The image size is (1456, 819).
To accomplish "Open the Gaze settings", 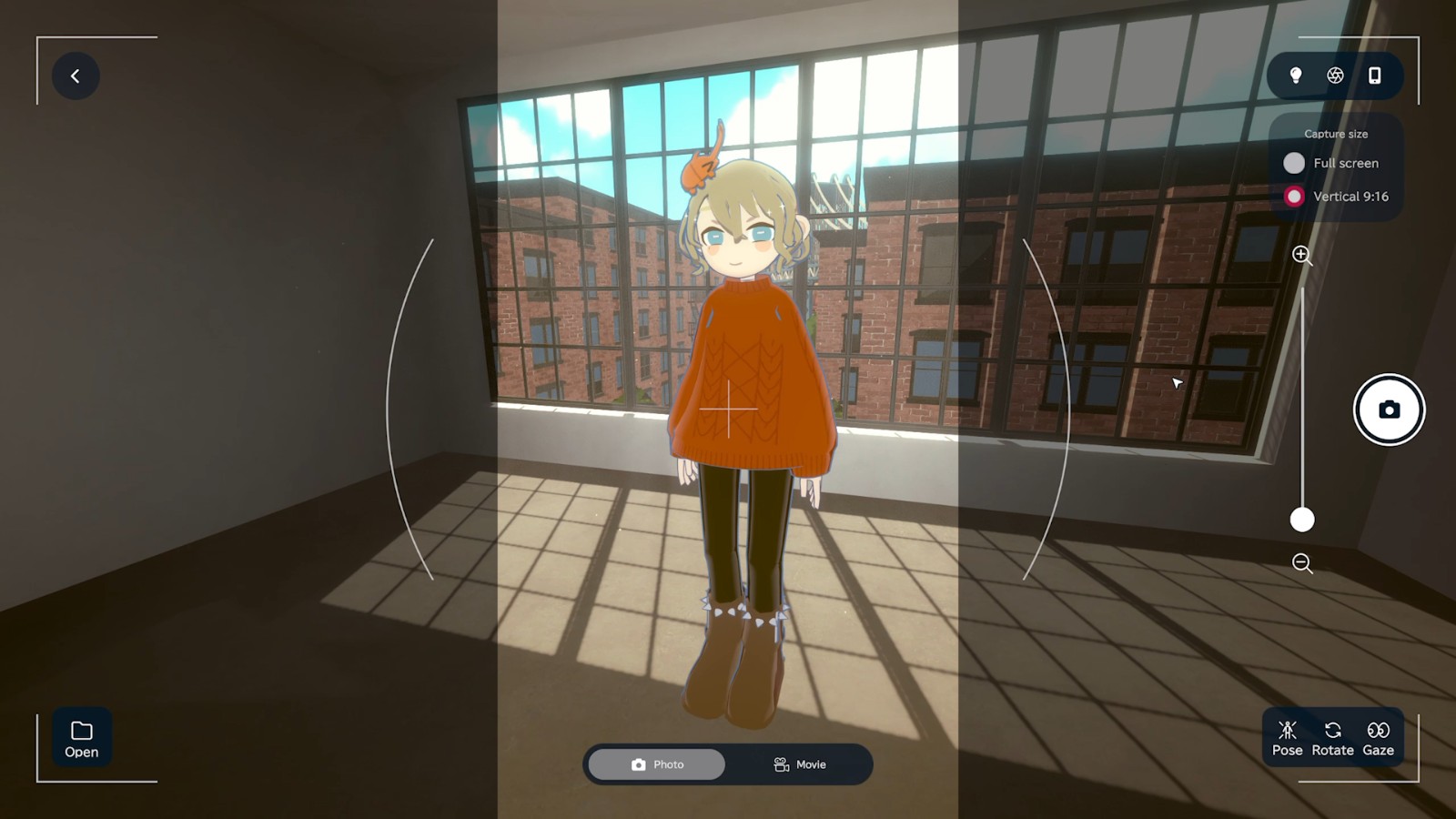I will coord(1378,738).
